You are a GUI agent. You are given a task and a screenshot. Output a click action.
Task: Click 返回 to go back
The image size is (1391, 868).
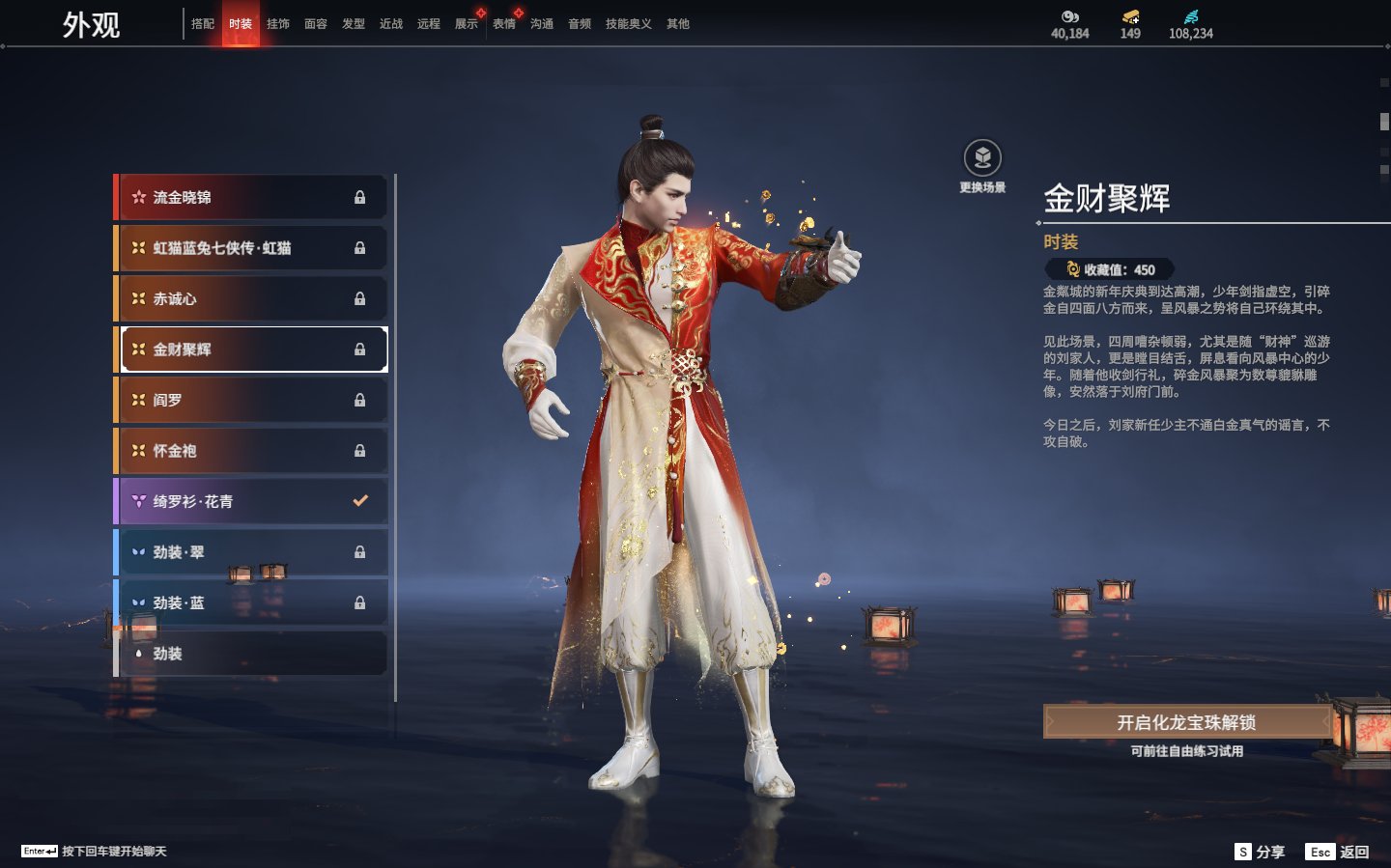(1338, 852)
